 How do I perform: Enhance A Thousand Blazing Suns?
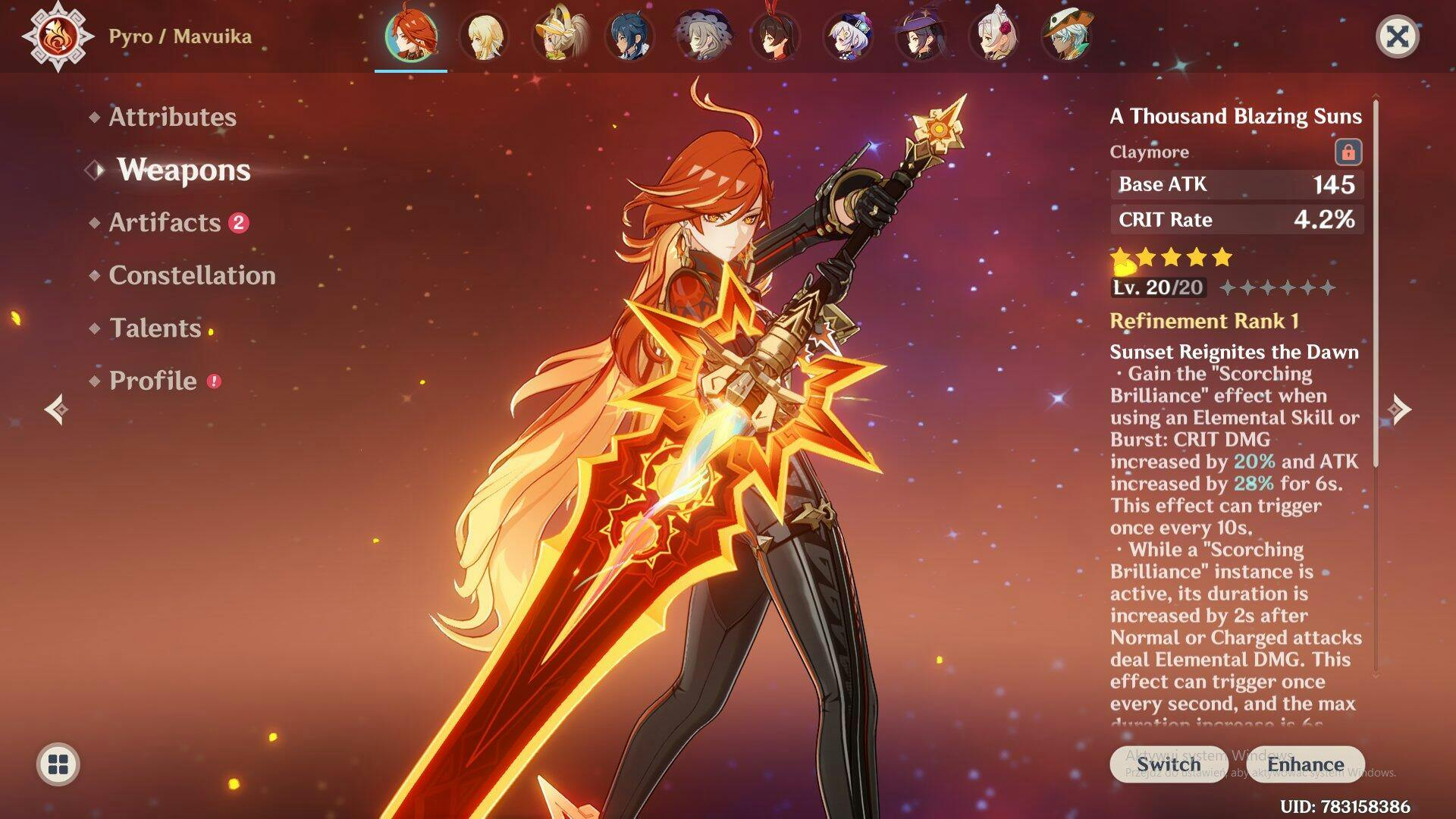pyautogui.click(x=1305, y=764)
